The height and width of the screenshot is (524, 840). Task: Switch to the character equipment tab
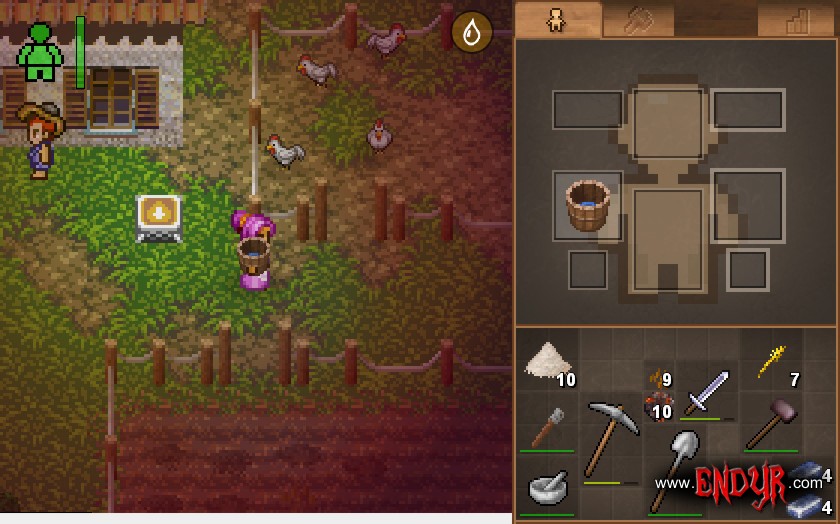(x=557, y=20)
